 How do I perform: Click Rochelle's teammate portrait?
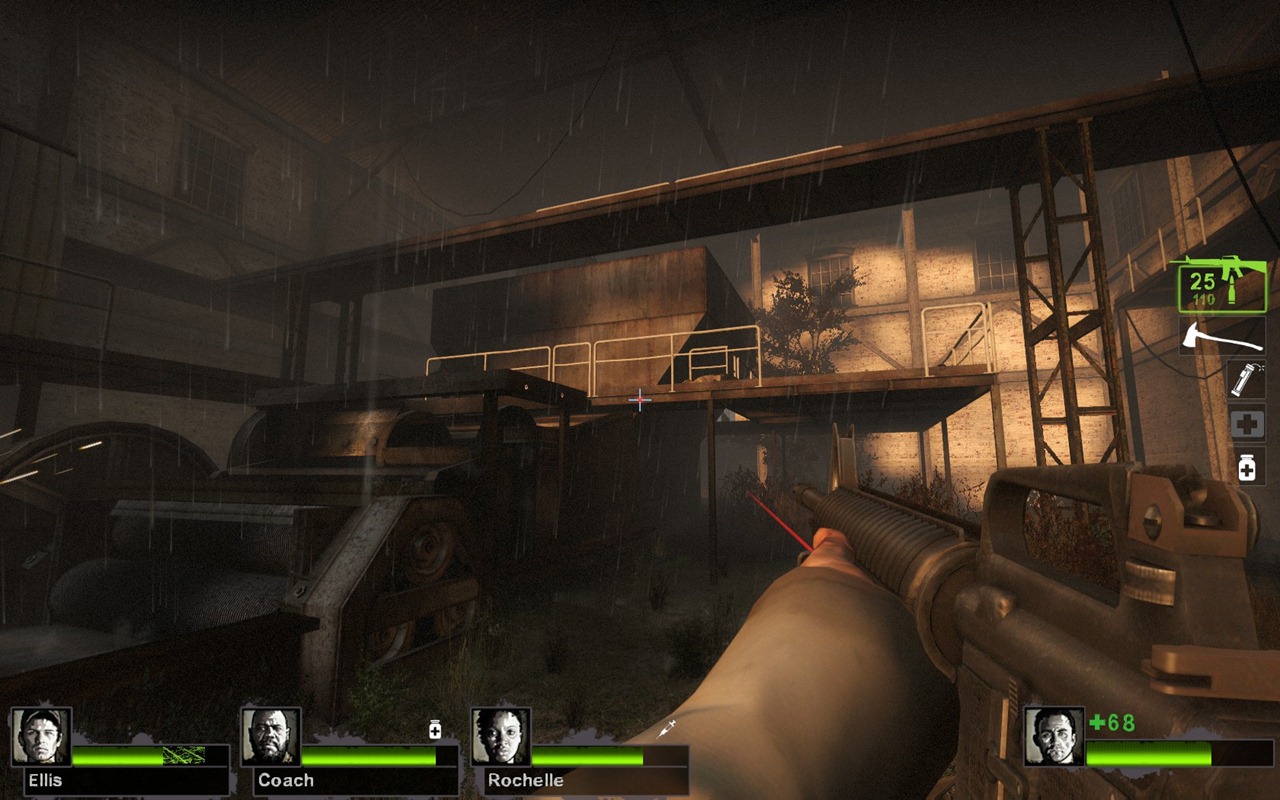point(501,737)
